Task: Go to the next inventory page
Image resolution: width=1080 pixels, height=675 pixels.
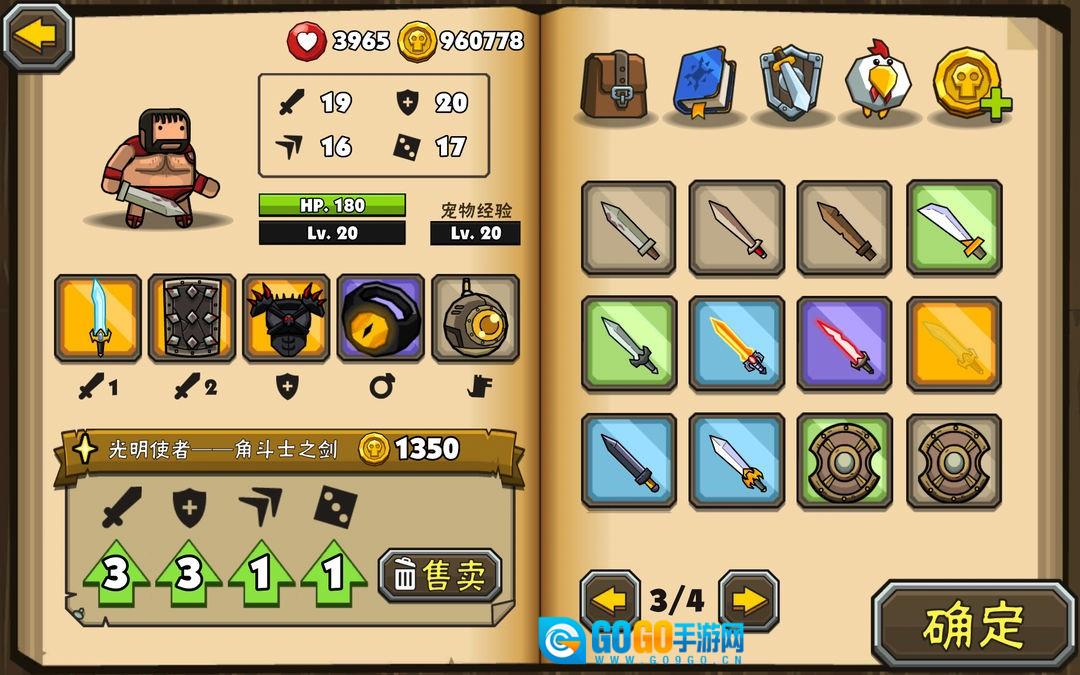Action: click(x=749, y=600)
